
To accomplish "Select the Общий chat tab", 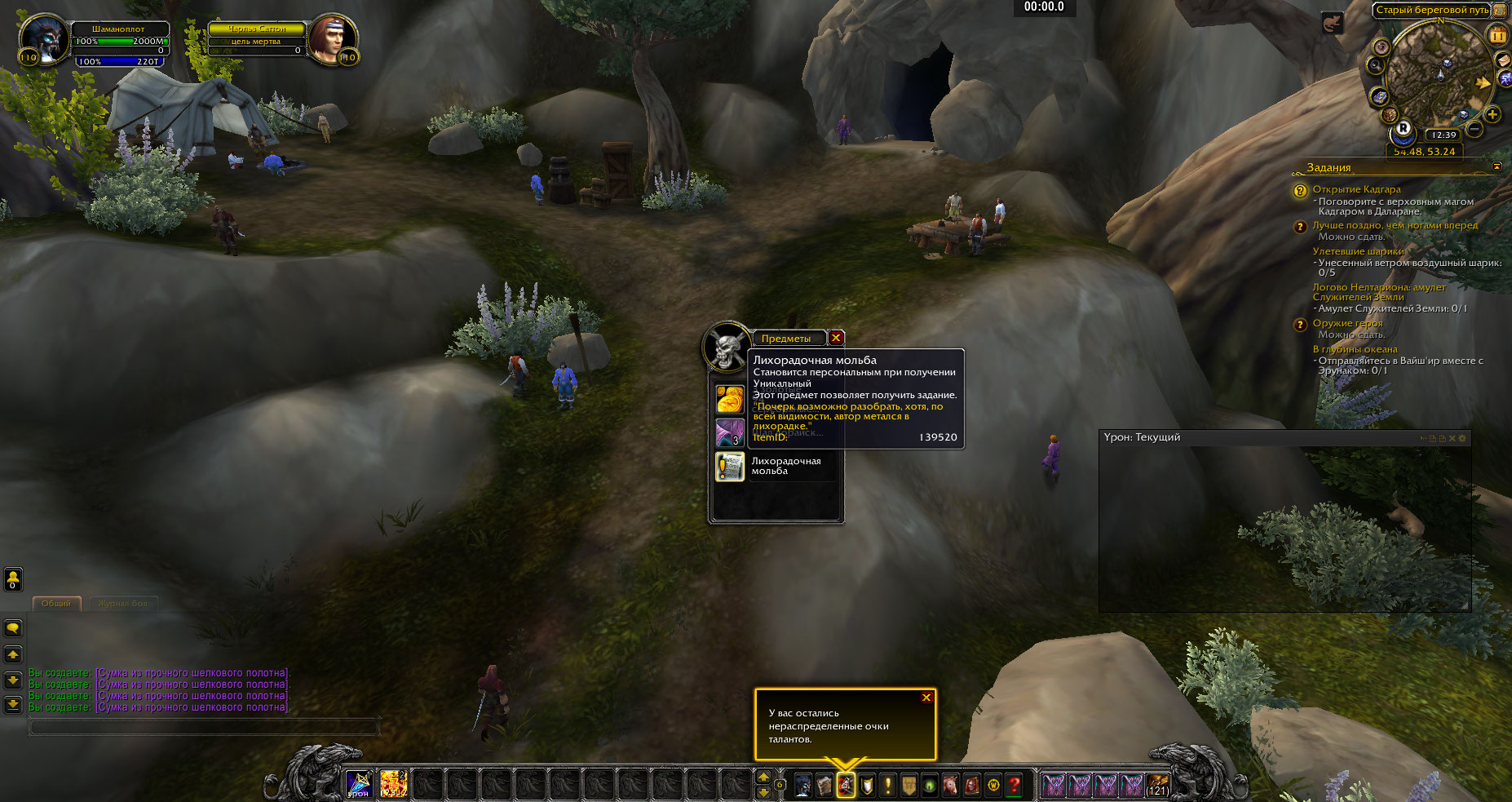I will click(56, 604).
